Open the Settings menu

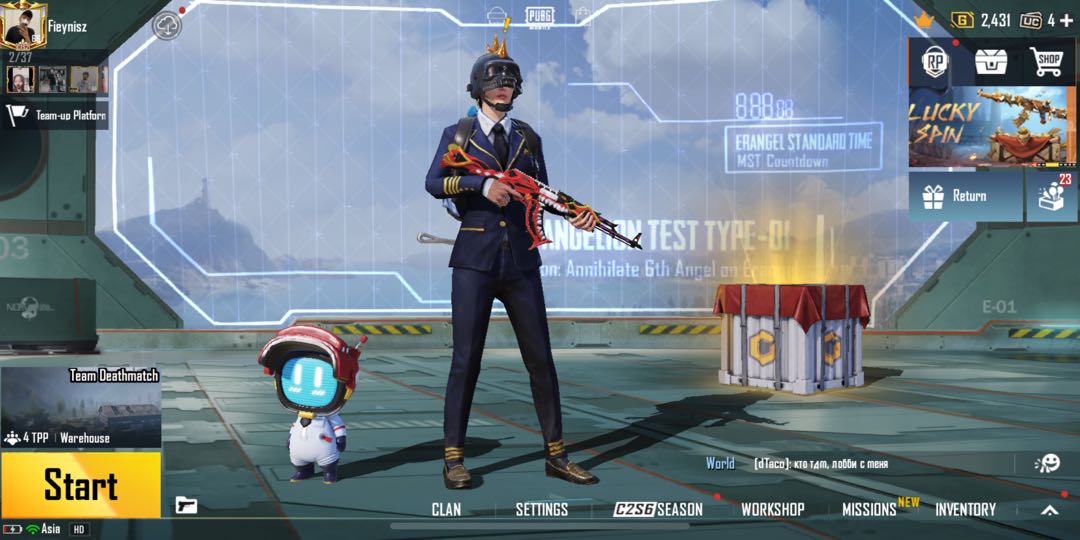[x=541, y=509]
